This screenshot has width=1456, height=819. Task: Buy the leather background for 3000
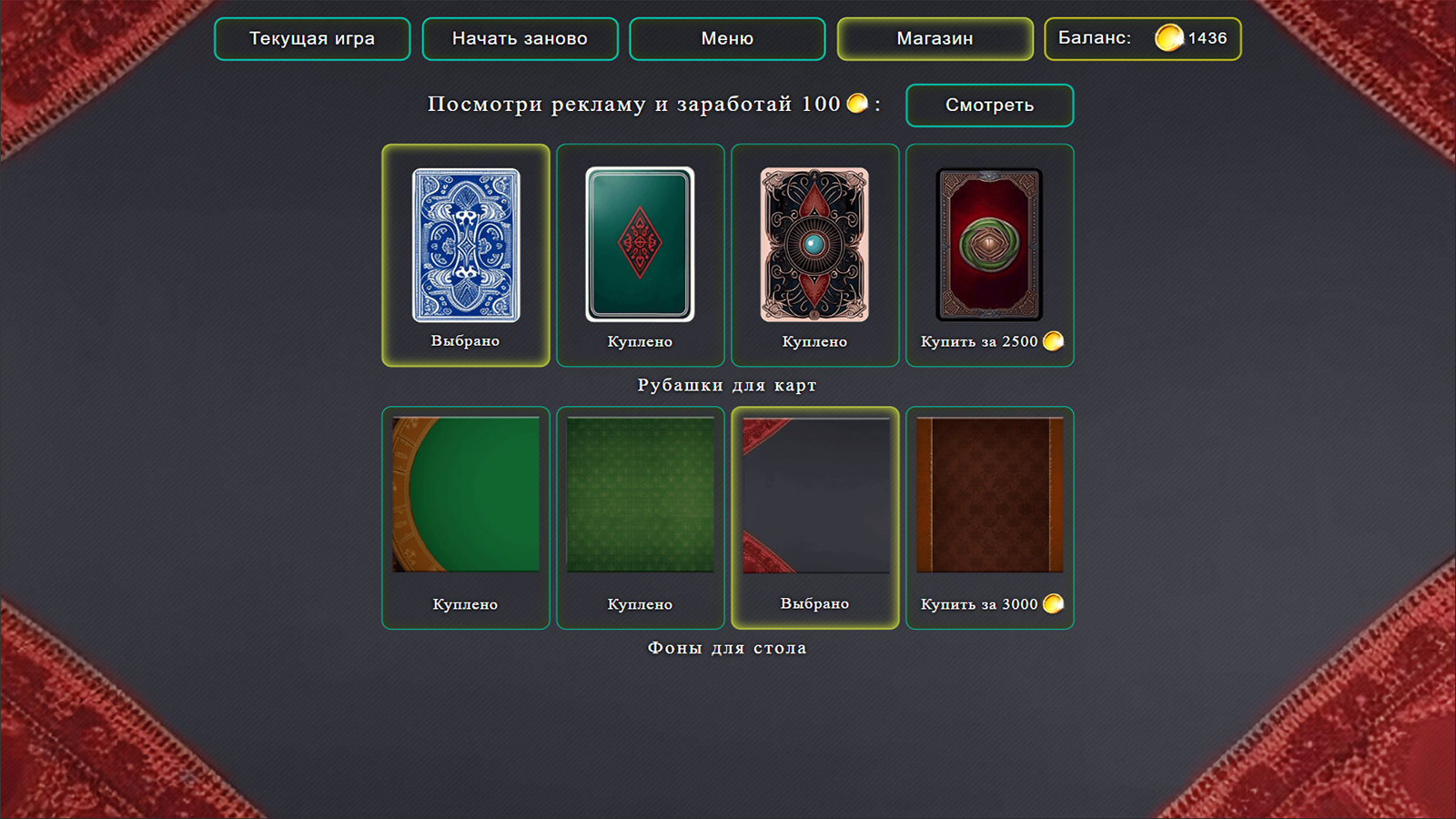(989, 602)
